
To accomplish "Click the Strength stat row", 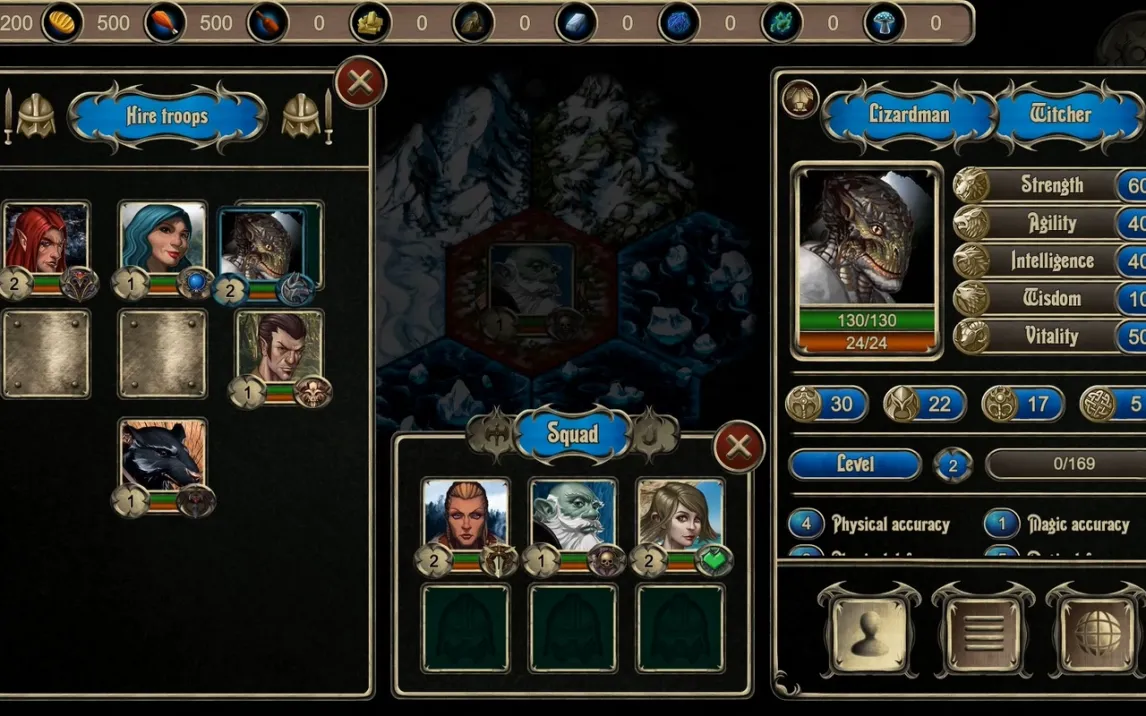I will [1050, 185].
